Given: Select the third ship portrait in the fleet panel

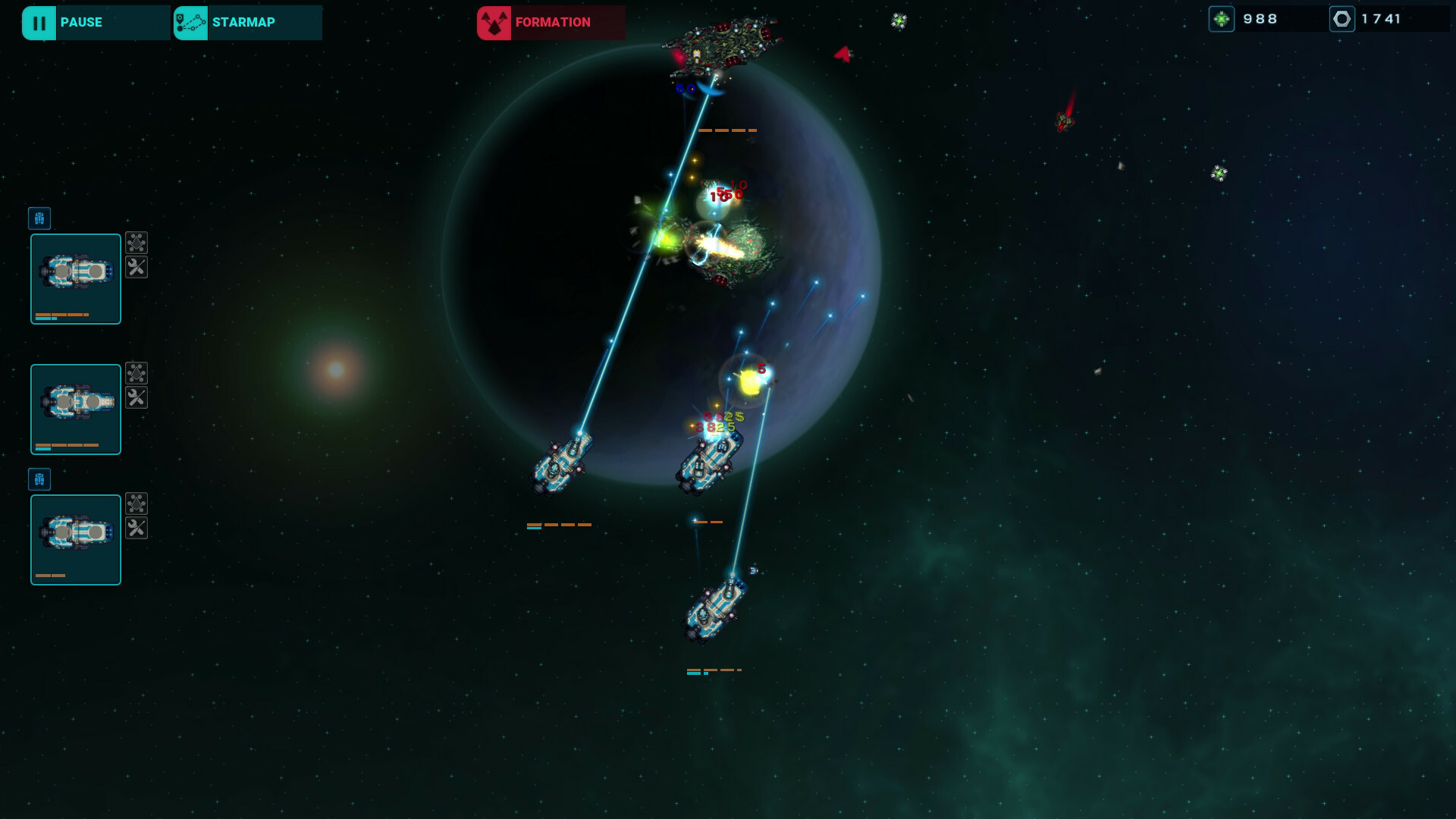Looking at the screenshot, I should (x=75, y=539).
